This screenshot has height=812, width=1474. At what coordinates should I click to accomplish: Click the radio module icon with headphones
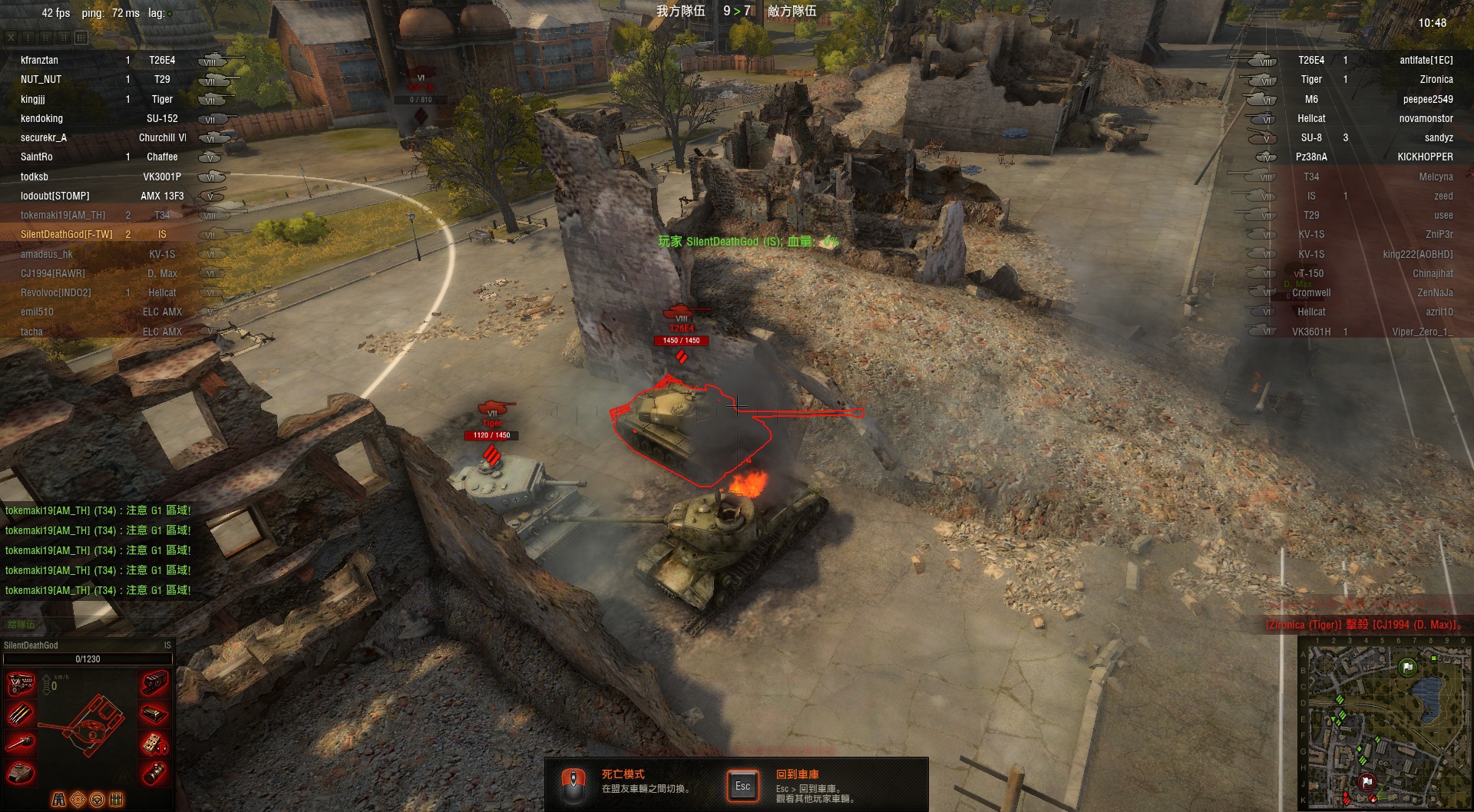(155, 743)
